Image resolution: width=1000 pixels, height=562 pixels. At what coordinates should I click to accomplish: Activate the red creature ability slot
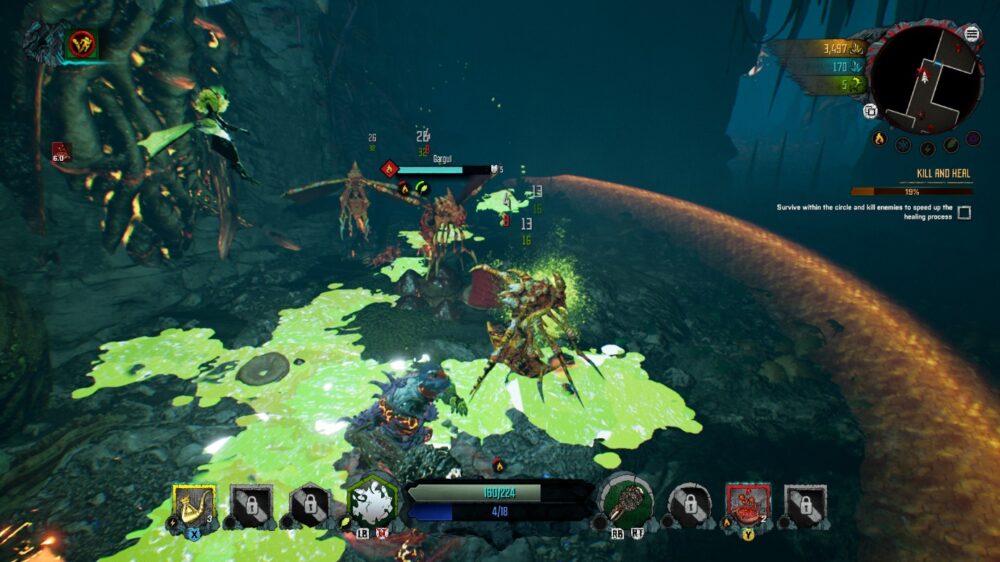click(x=746, y=504)
